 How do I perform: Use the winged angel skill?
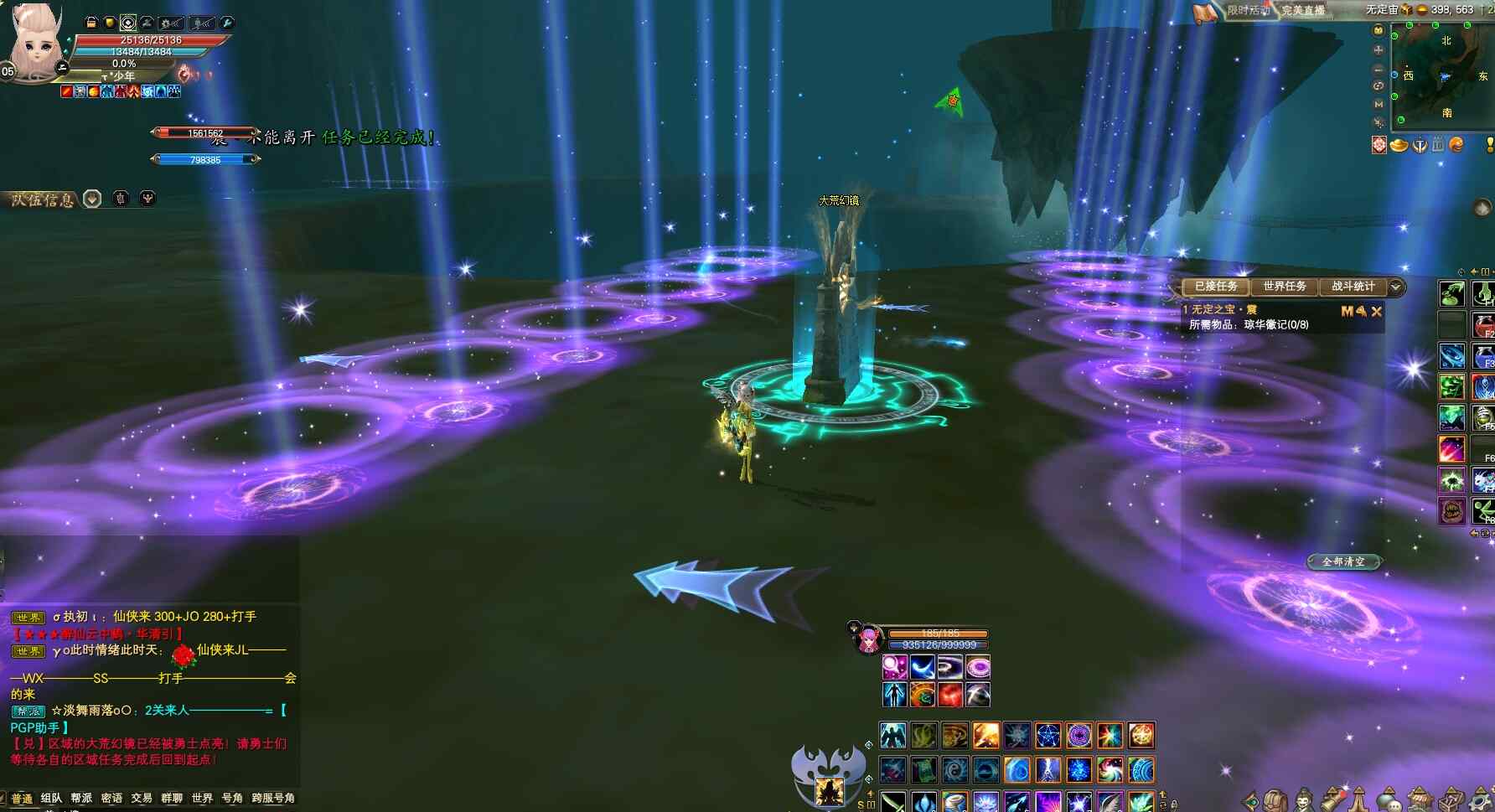(892, 736)
